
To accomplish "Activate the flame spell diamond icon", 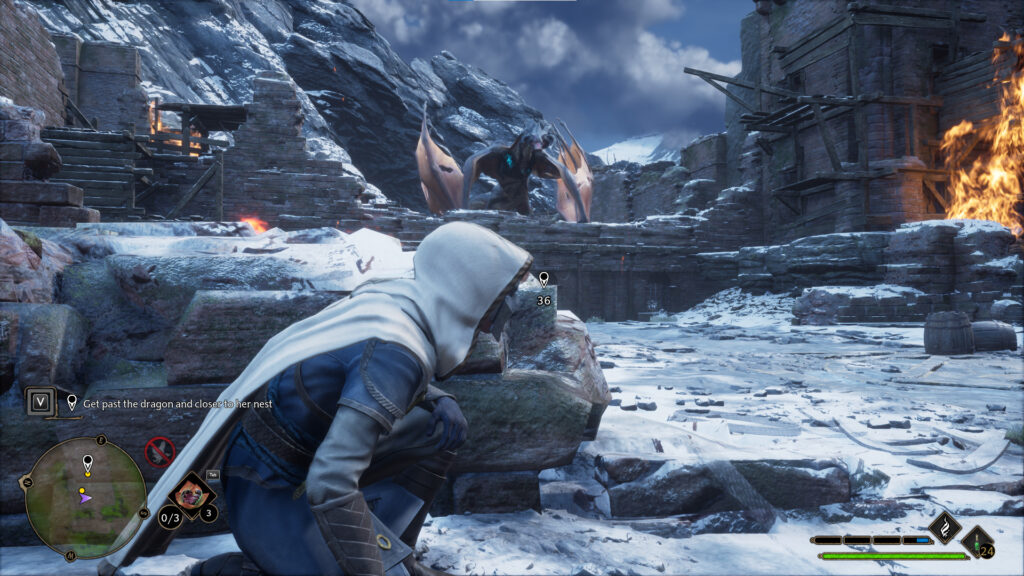I will [945, 527].
